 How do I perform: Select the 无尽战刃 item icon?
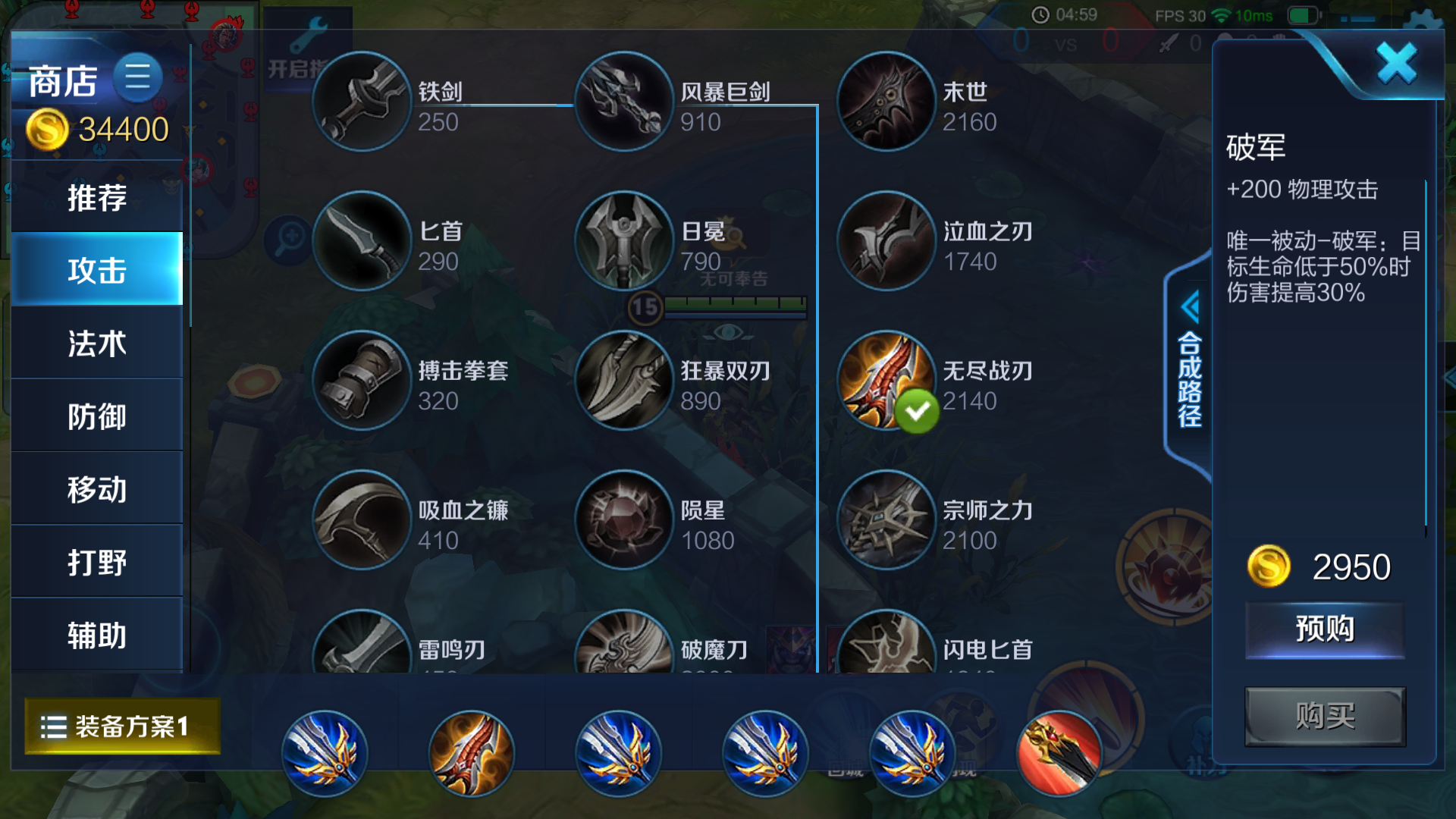coord(886,383)
